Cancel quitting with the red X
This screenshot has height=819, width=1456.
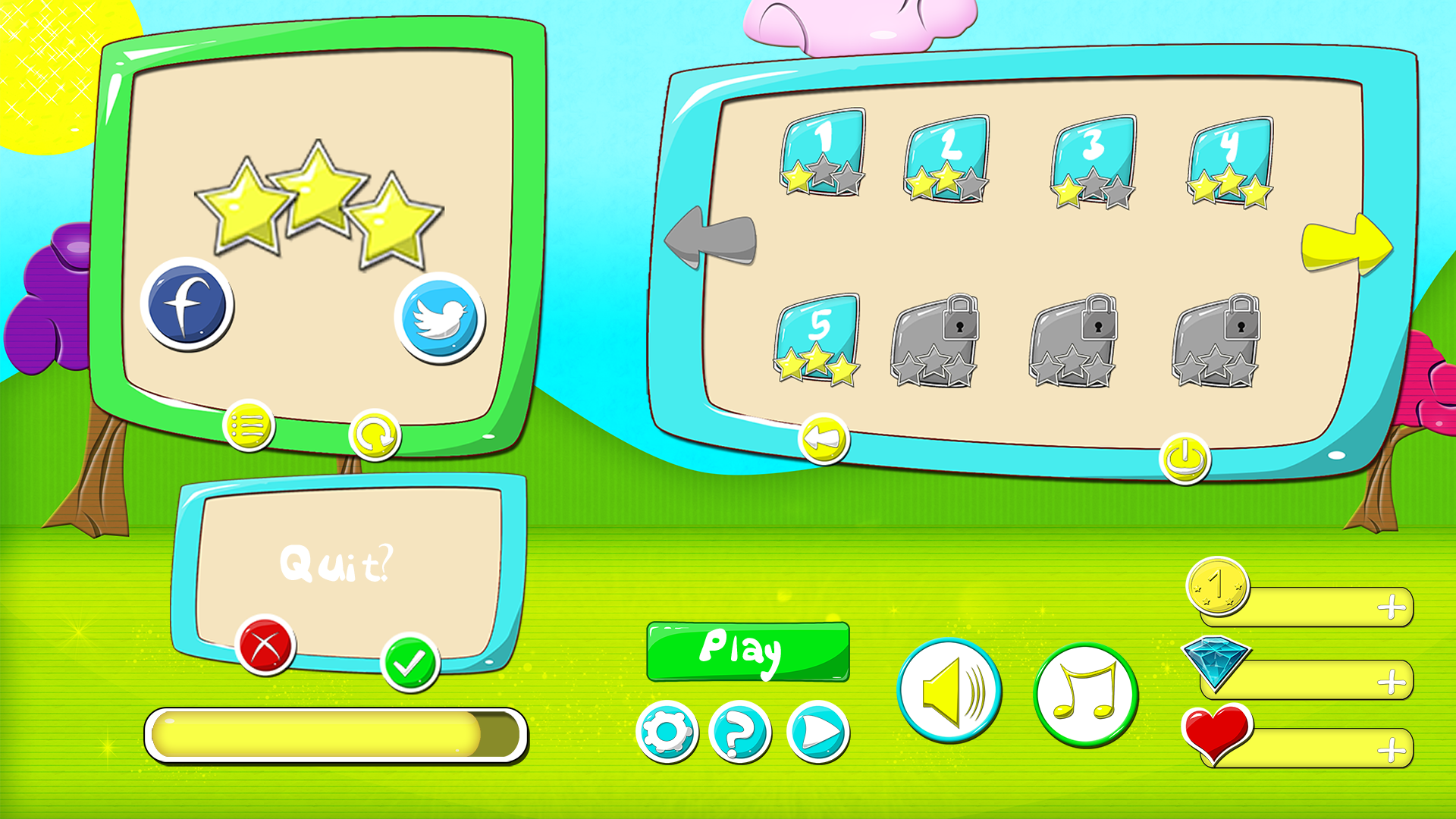[x=265, y=647]
